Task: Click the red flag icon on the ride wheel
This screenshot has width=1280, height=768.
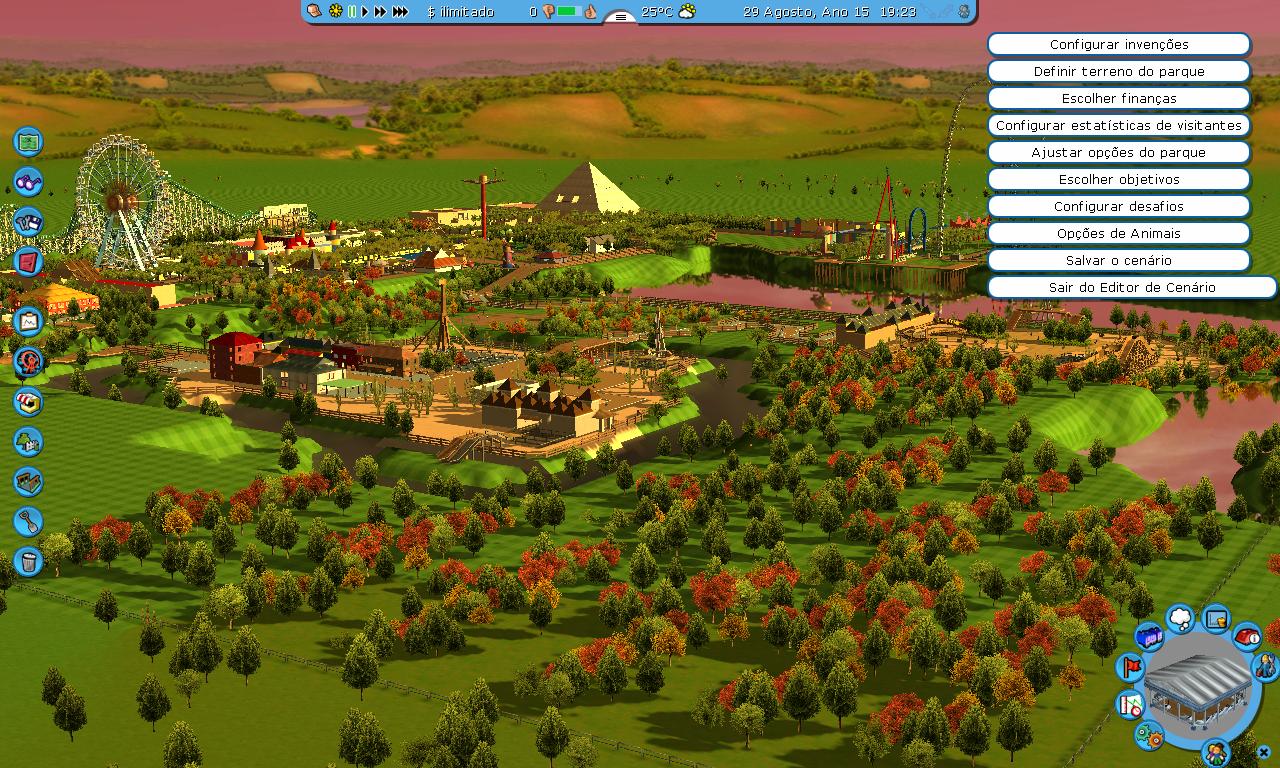Action: click(x=1131, y=666)
